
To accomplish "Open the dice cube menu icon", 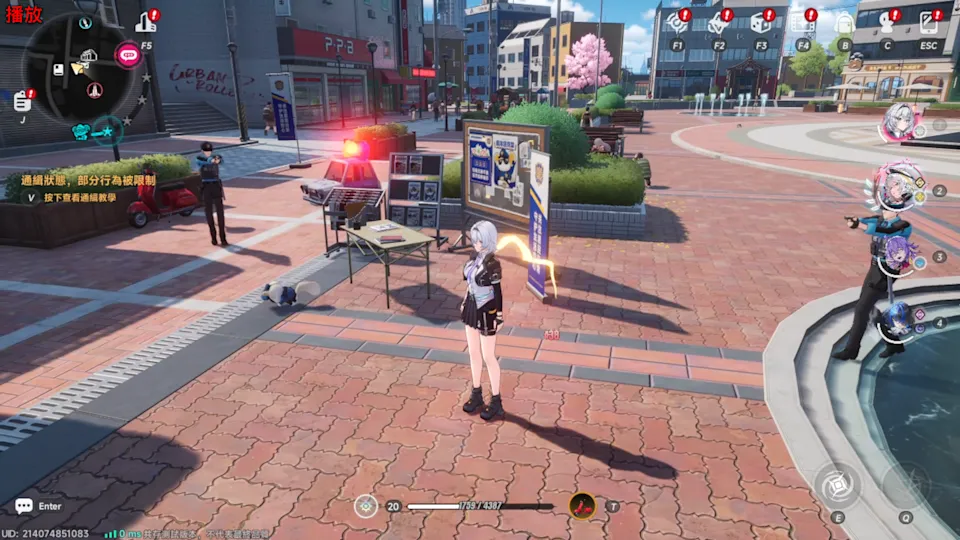I will tap(761, 23).
